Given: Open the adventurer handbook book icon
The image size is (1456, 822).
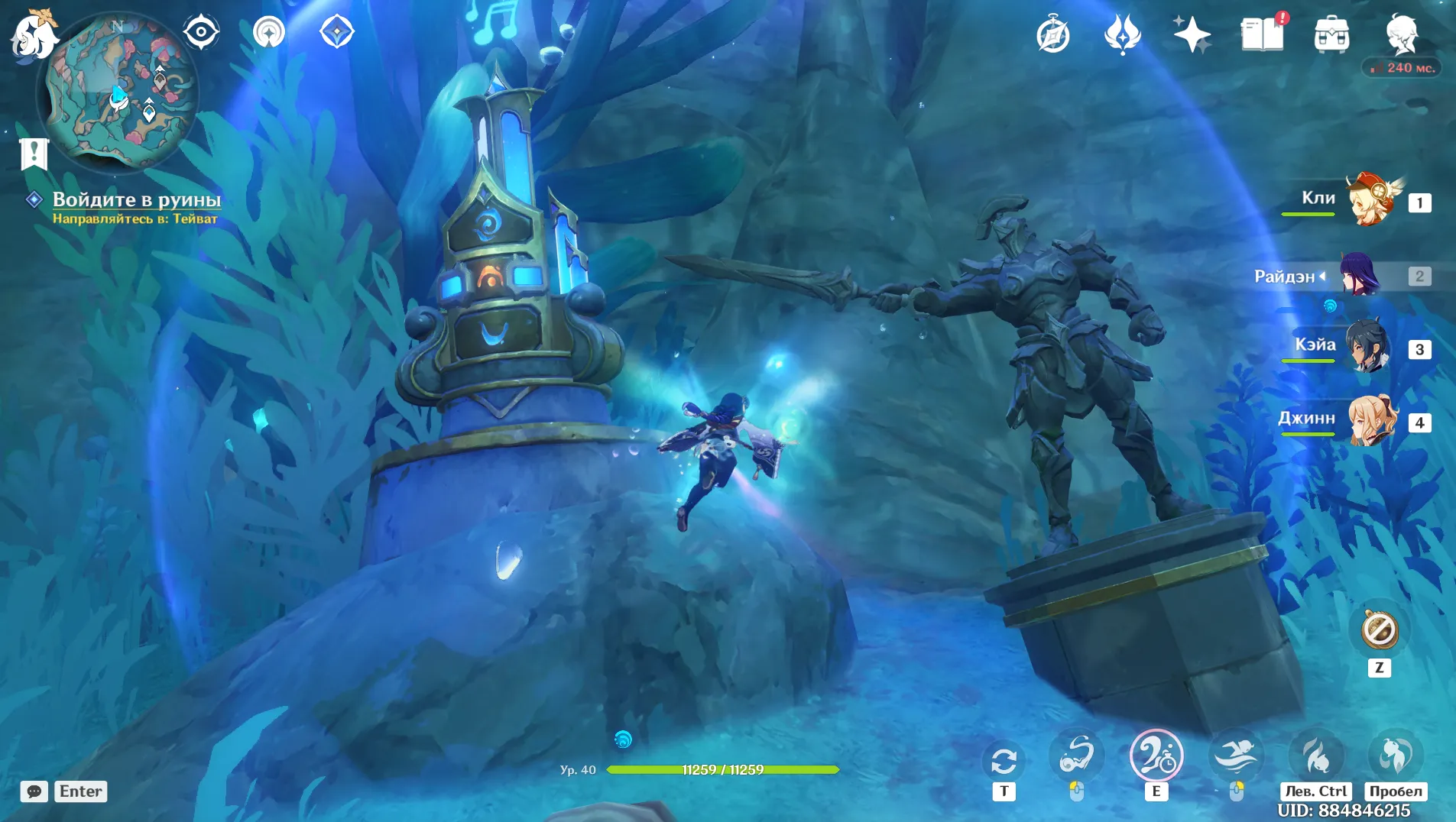Looking at the screenshot, I should coord(1262,35).
